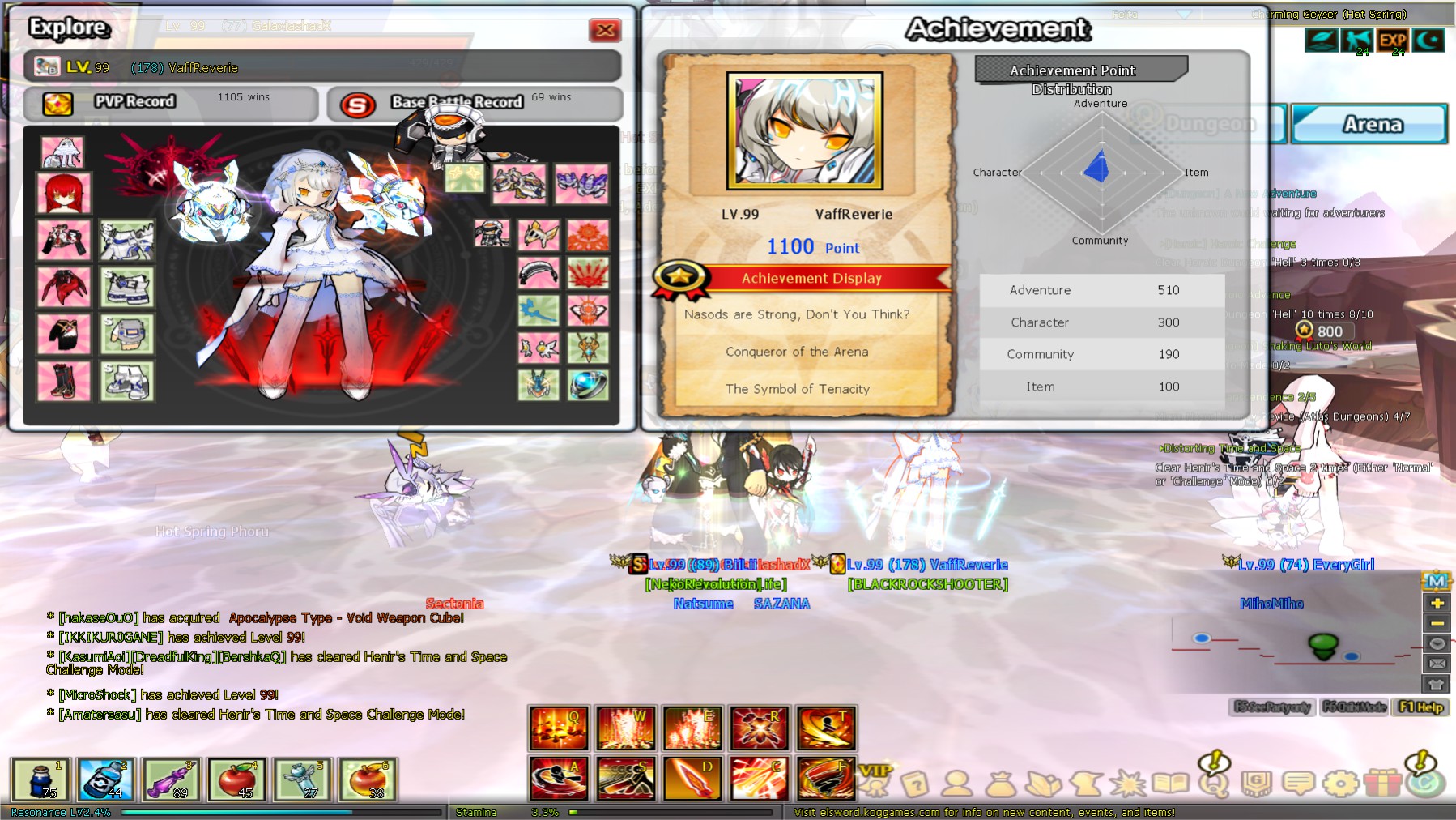The height and width of the screenshot is (820, 1456).
Task: Click the moon icon at top right
Action: 1429,38
